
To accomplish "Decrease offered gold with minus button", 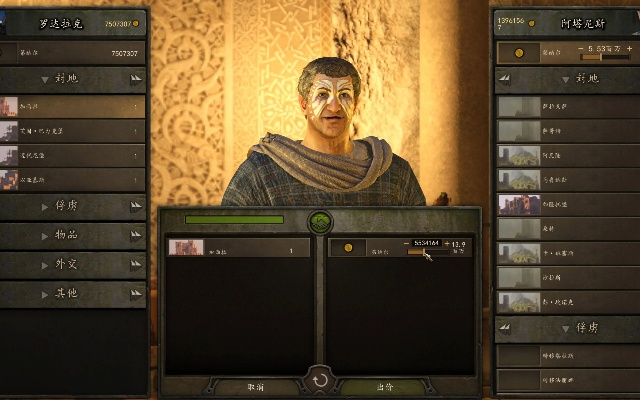I will click(x=407, y=243).
